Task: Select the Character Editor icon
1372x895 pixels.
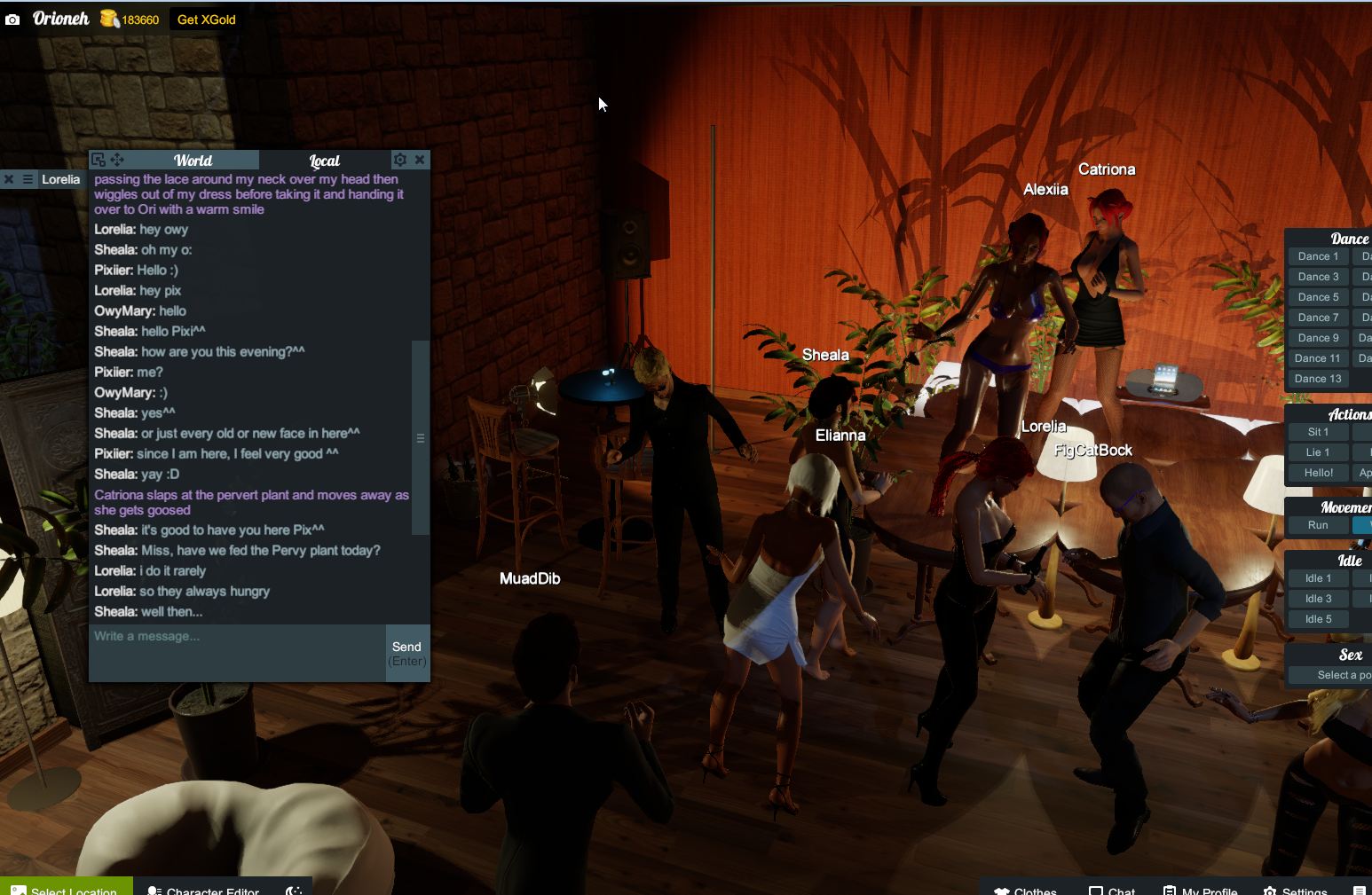Action: pos(155,890)
